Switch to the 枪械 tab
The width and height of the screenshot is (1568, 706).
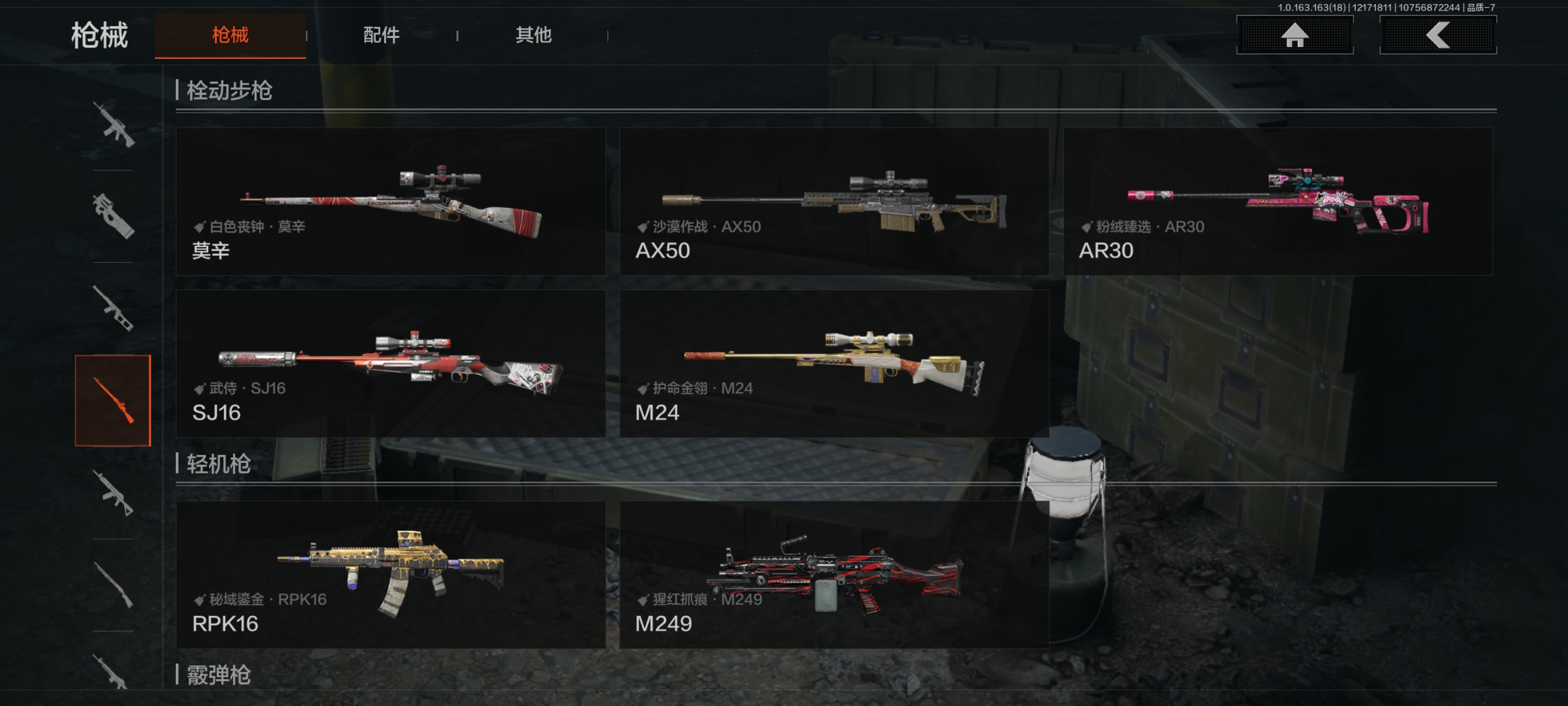coord(230,35)
